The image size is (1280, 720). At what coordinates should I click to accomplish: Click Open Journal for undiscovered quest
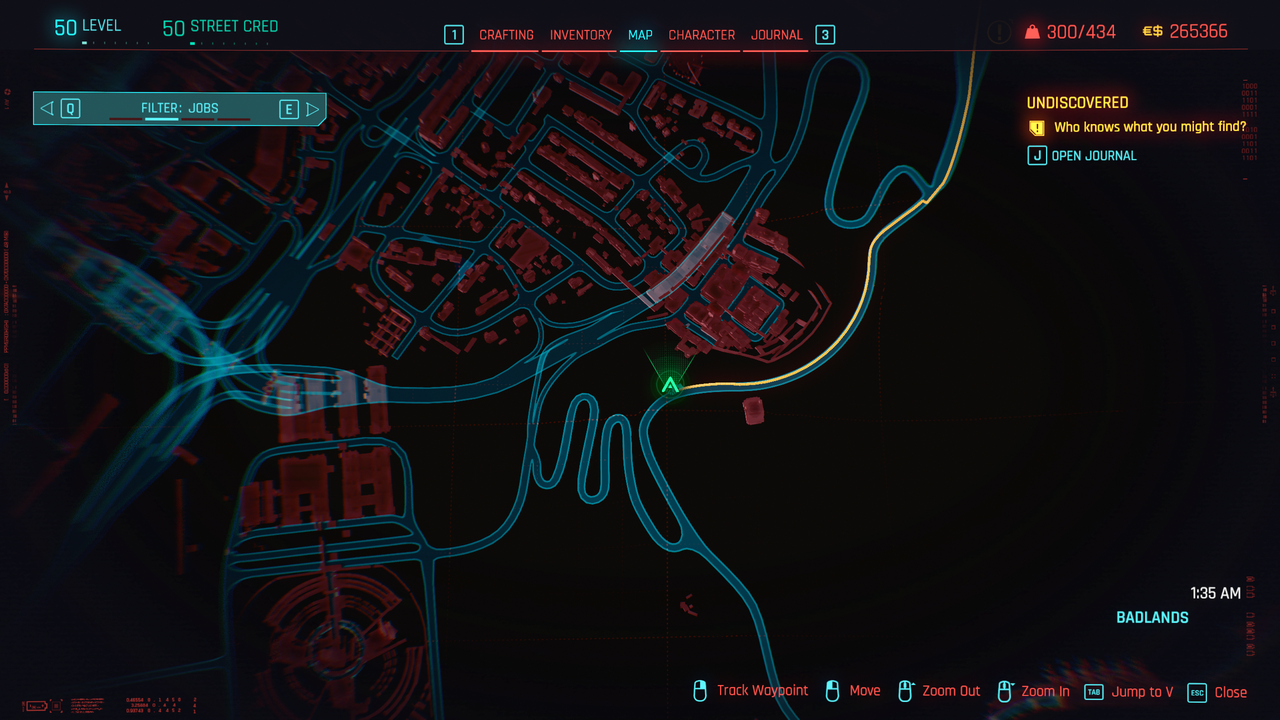(1093, 156)
